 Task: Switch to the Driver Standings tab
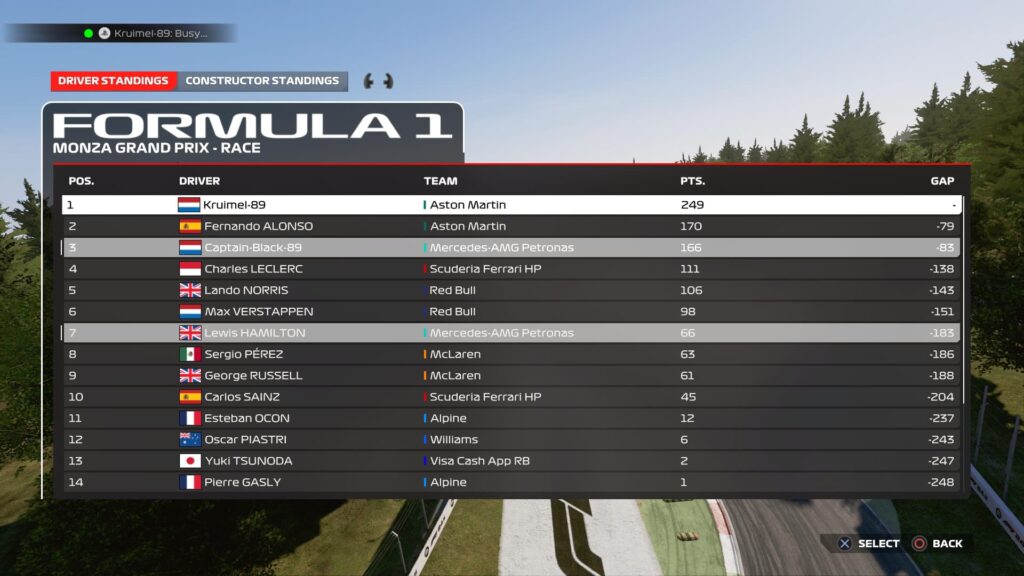(113, 81)
